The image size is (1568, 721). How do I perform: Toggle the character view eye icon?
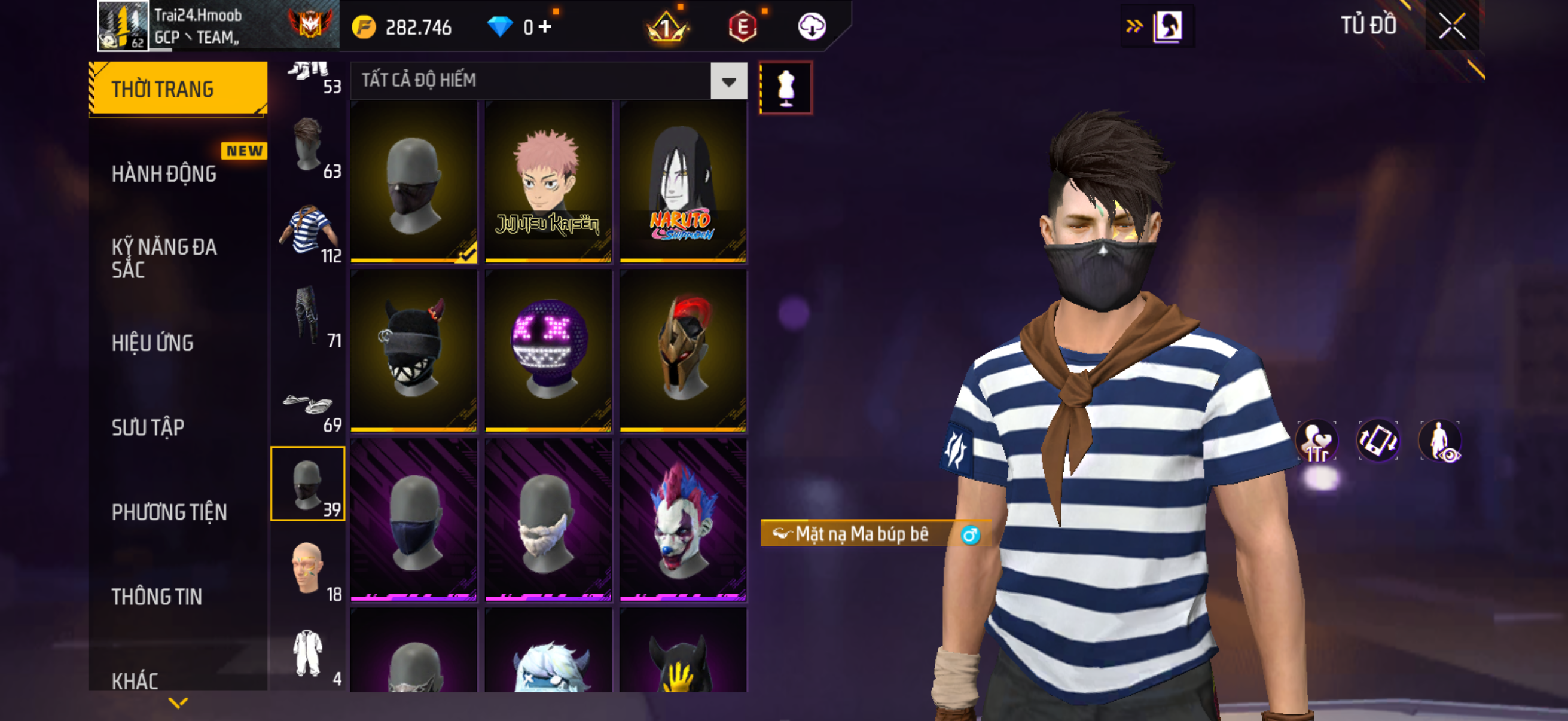pos(1439,441)
